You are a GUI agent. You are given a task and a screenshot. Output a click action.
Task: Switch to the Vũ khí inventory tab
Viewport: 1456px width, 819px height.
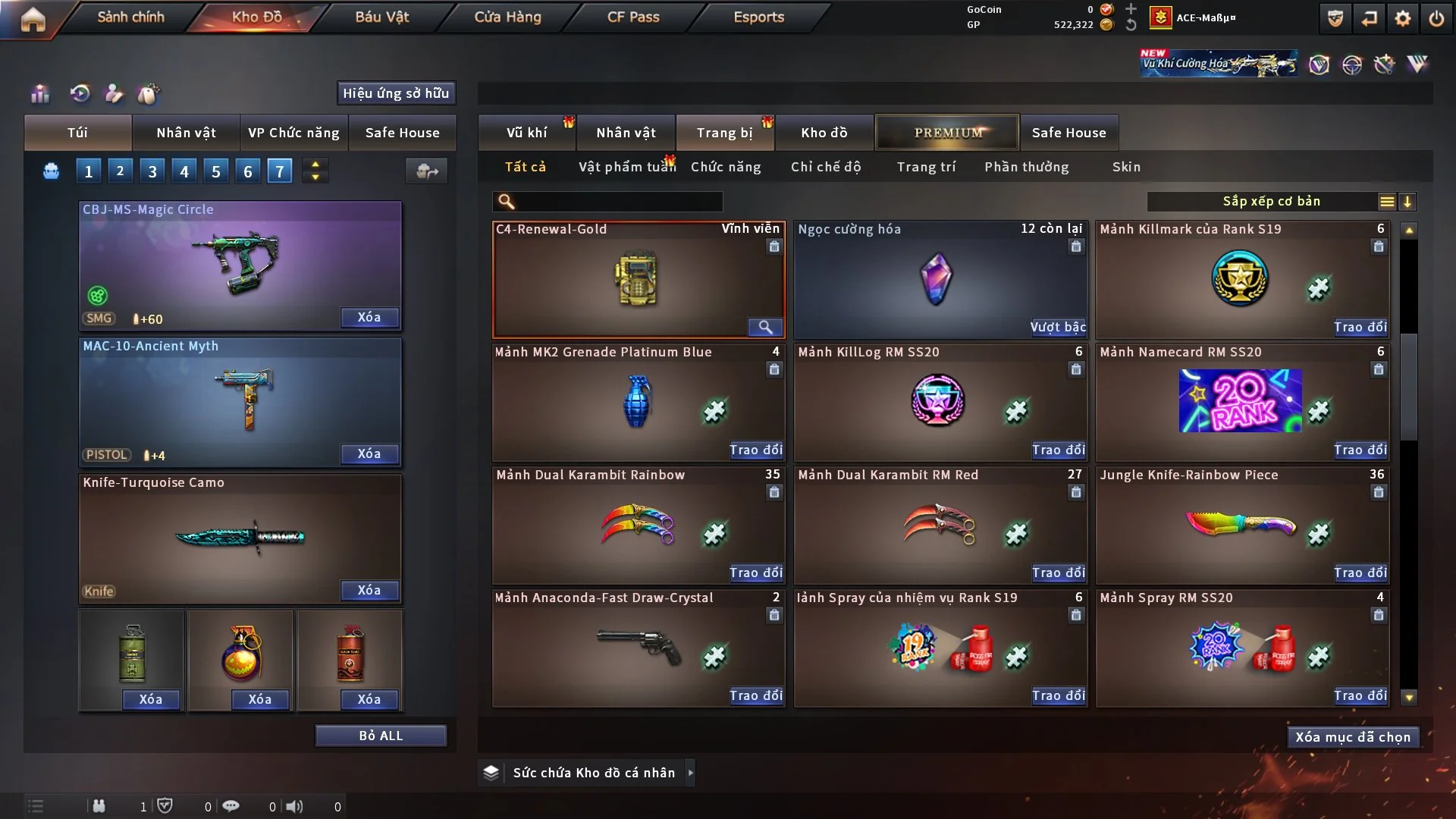tap(526, 133)
